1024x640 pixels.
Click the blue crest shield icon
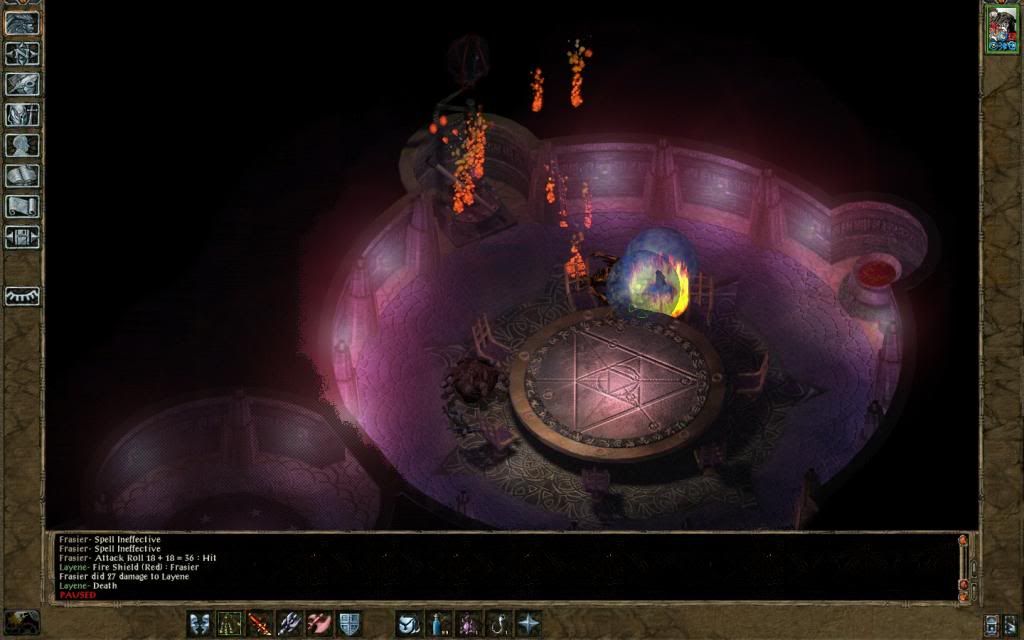tap(349, 623)
